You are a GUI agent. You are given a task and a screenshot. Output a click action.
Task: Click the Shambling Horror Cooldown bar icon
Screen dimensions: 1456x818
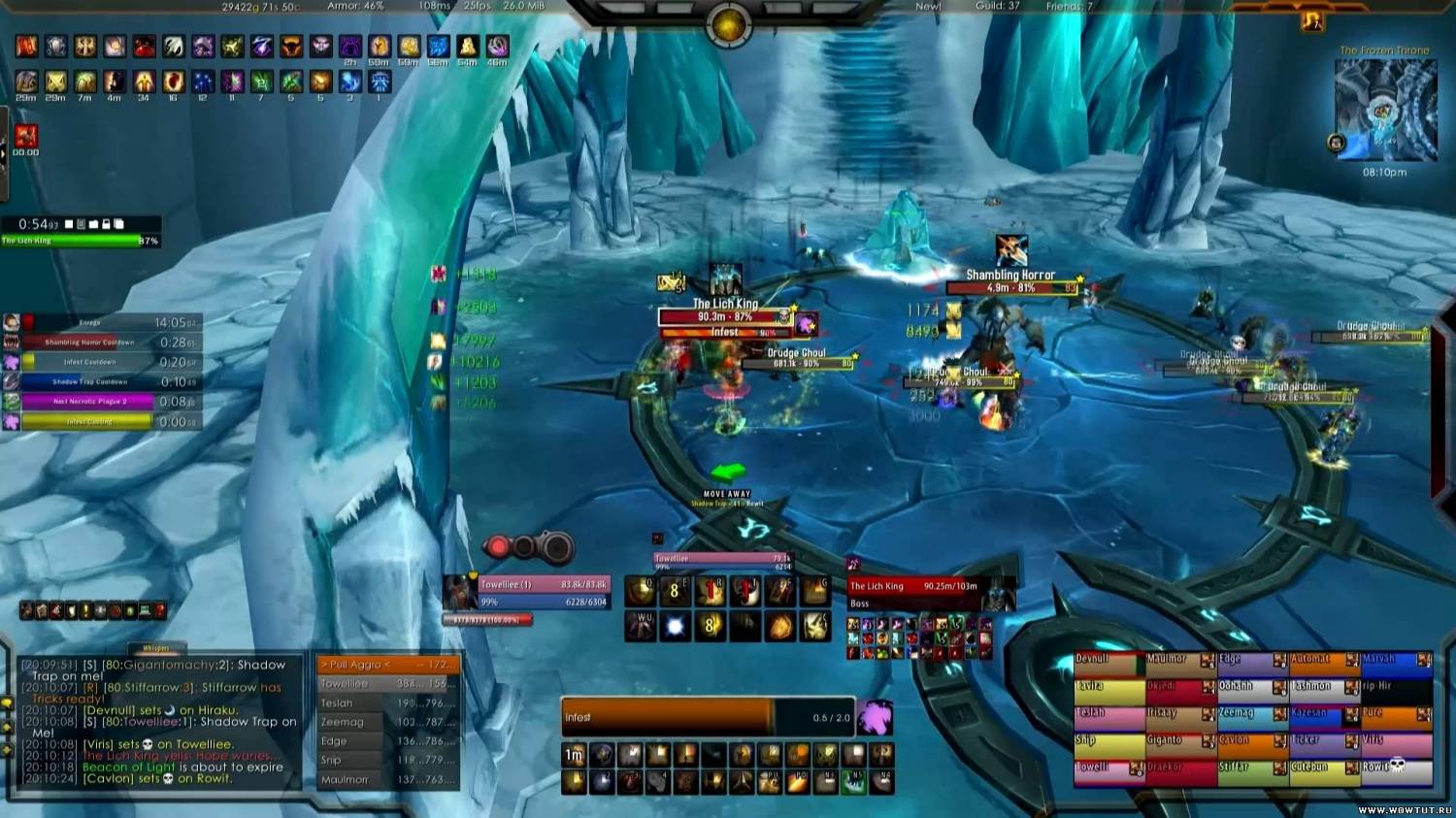point(12,342)
